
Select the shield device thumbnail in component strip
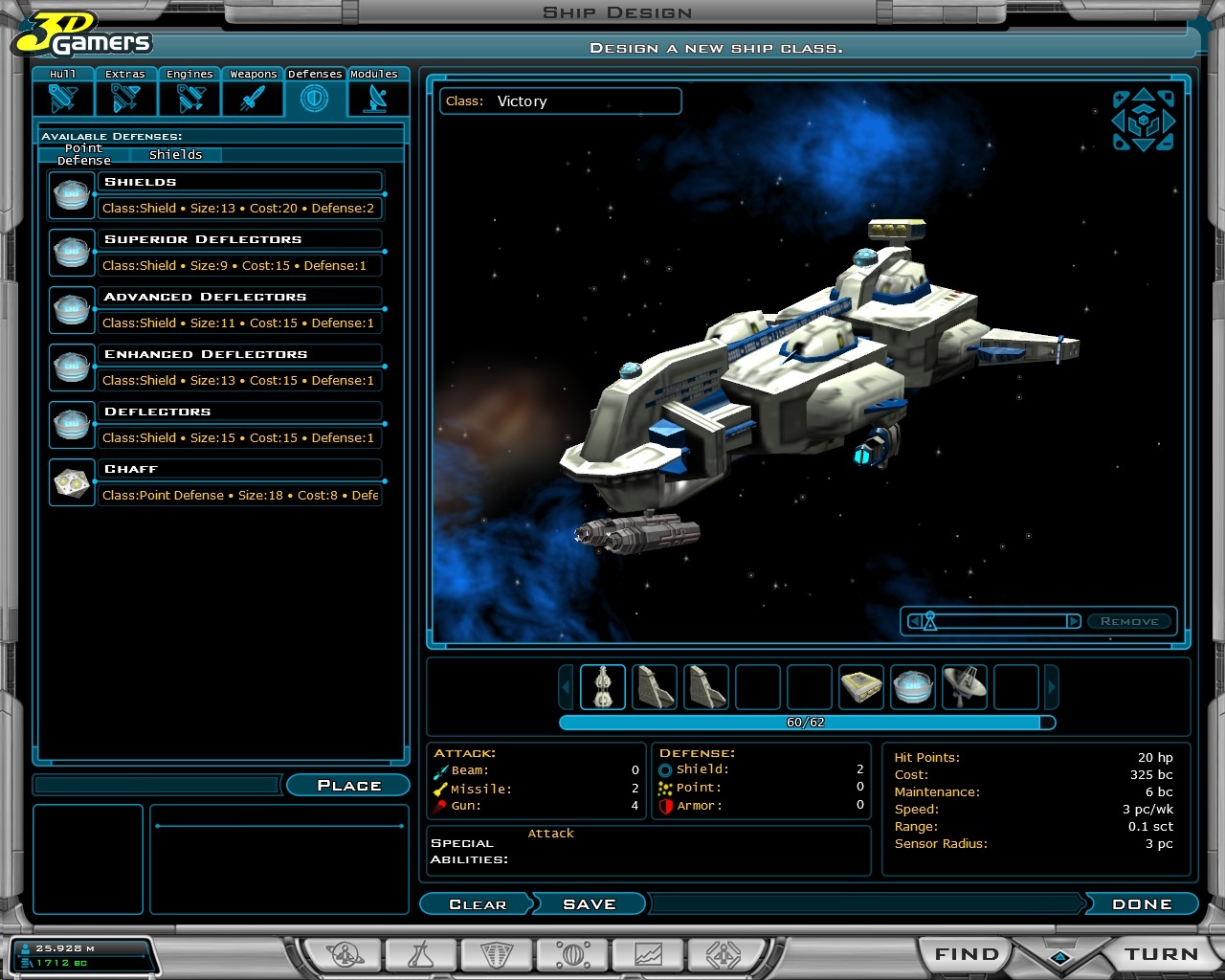click(x=912, y=686)
